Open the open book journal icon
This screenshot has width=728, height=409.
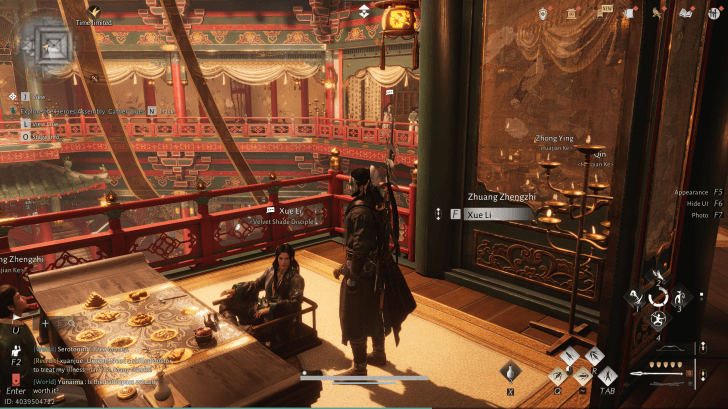coord(686,13)
